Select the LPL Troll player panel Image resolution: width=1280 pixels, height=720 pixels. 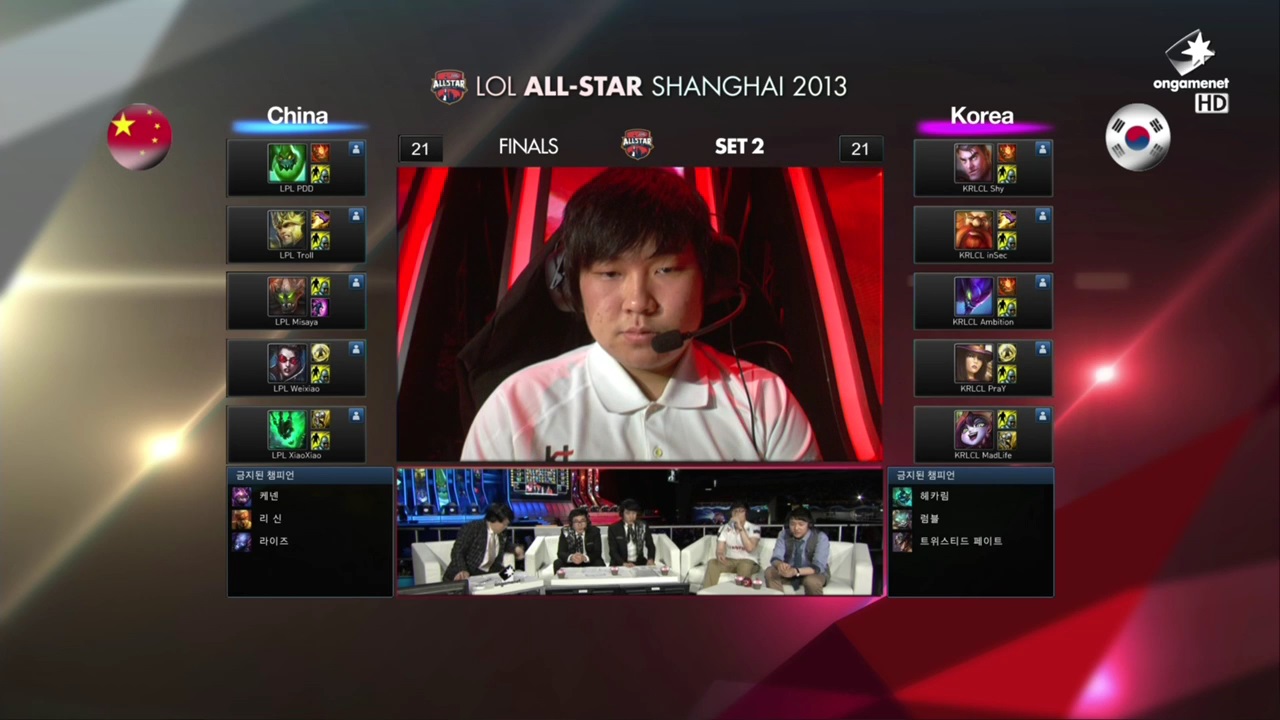296,235
